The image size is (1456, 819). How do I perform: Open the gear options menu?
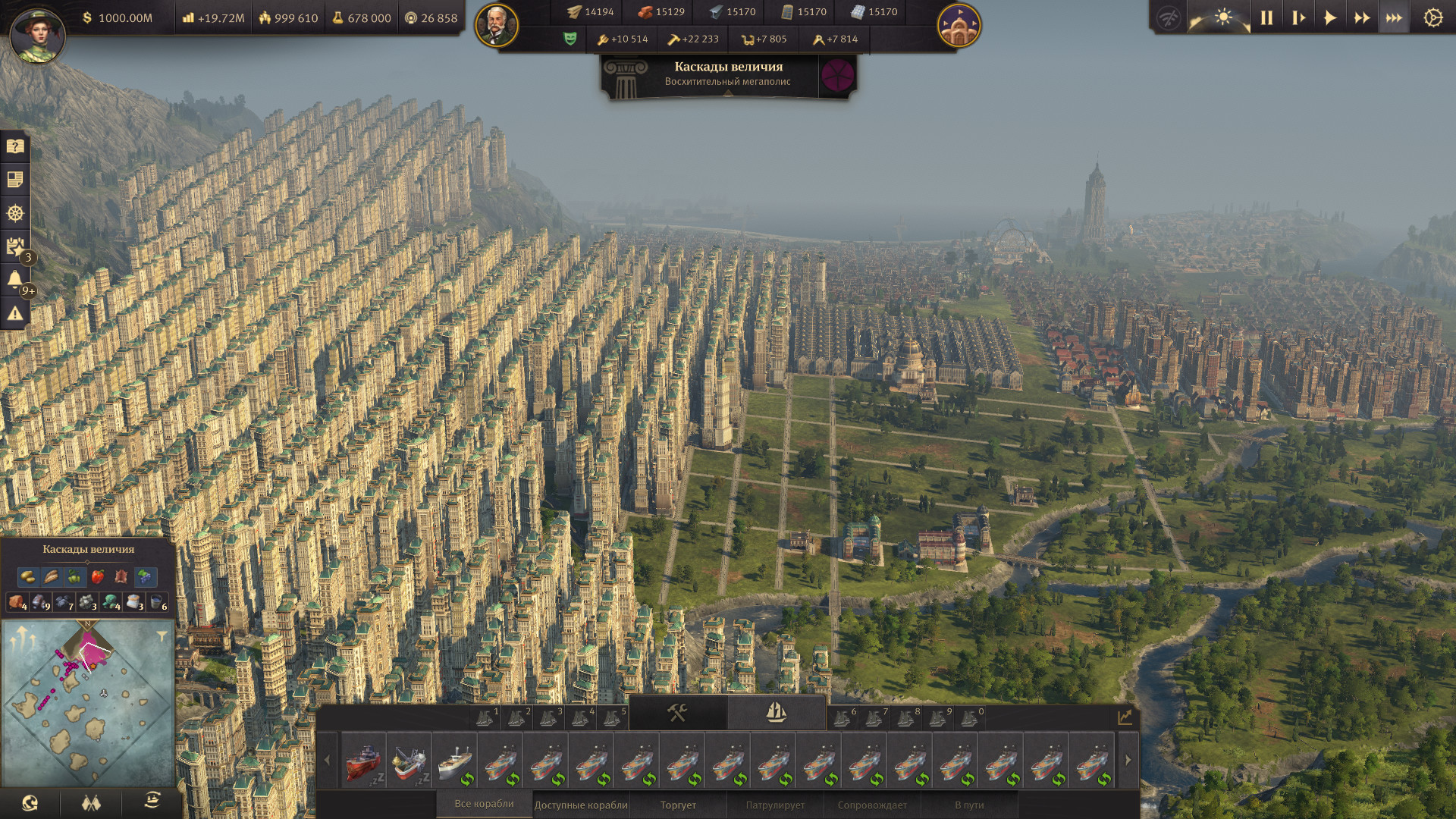tap(1432, 17)
